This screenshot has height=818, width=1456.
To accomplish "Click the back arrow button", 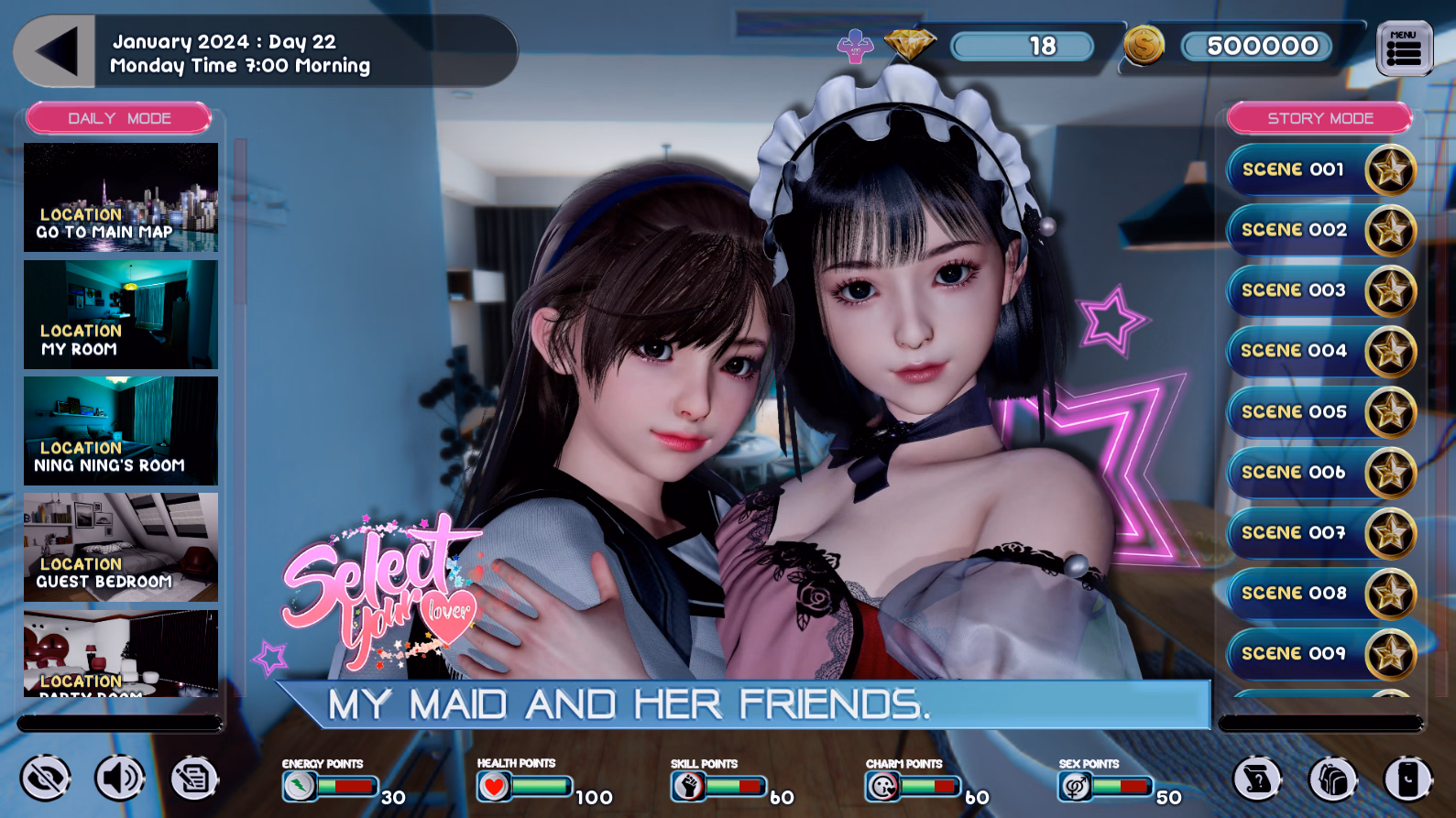I will tap(55, 52).
